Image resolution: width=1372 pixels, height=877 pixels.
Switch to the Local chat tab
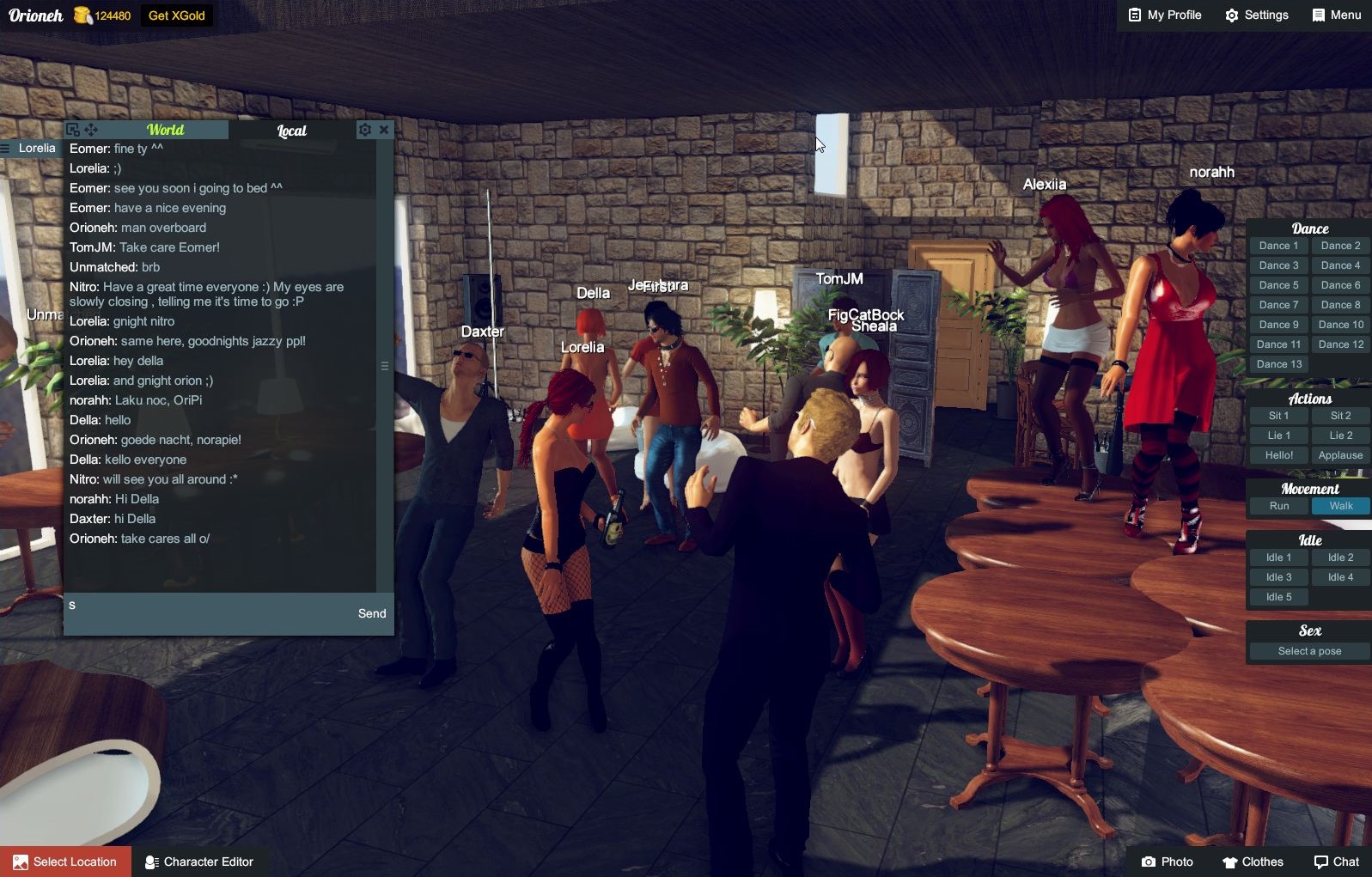[x=291, y=131]
